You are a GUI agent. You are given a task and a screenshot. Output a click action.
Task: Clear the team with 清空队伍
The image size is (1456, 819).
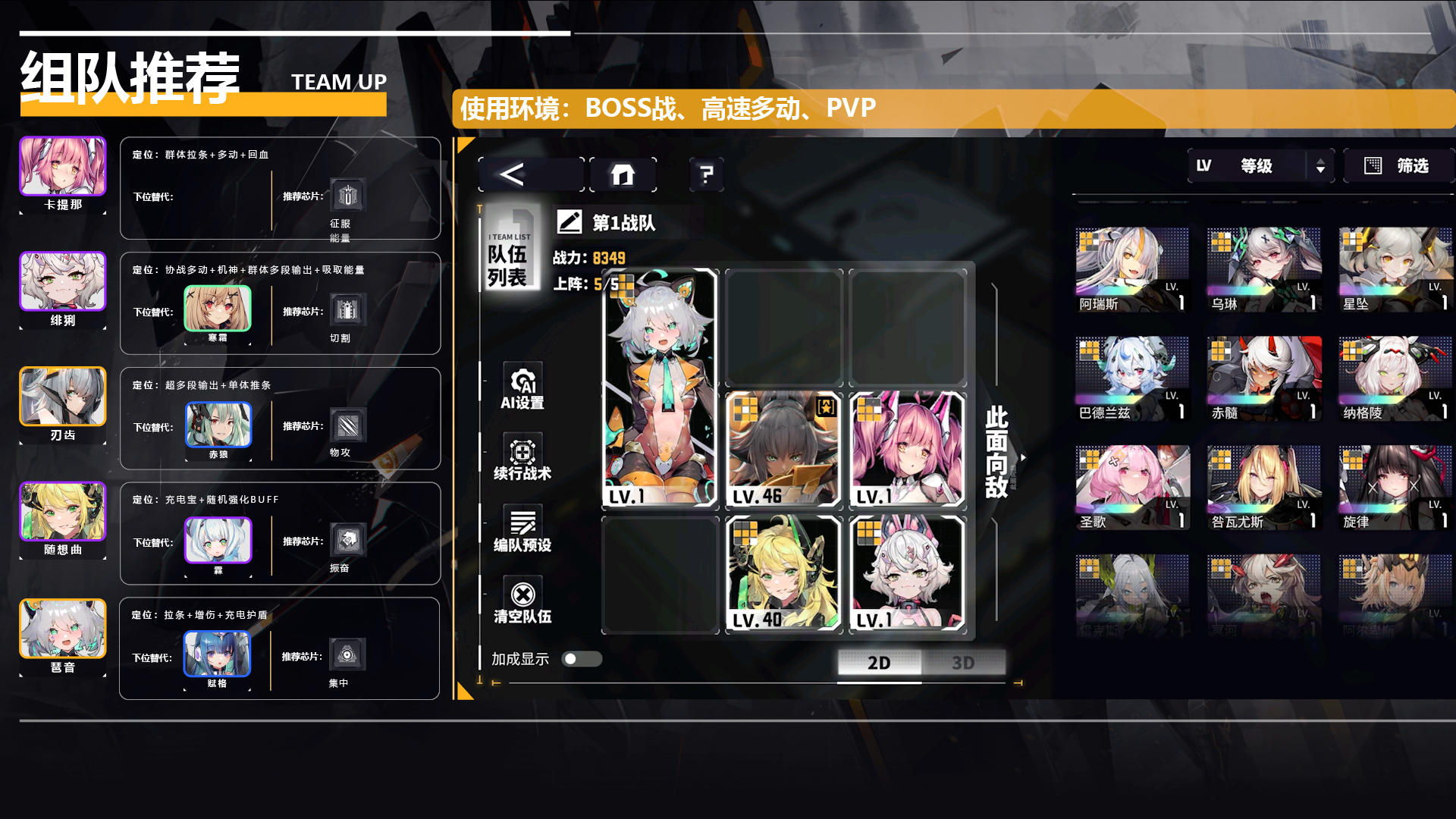522,602
